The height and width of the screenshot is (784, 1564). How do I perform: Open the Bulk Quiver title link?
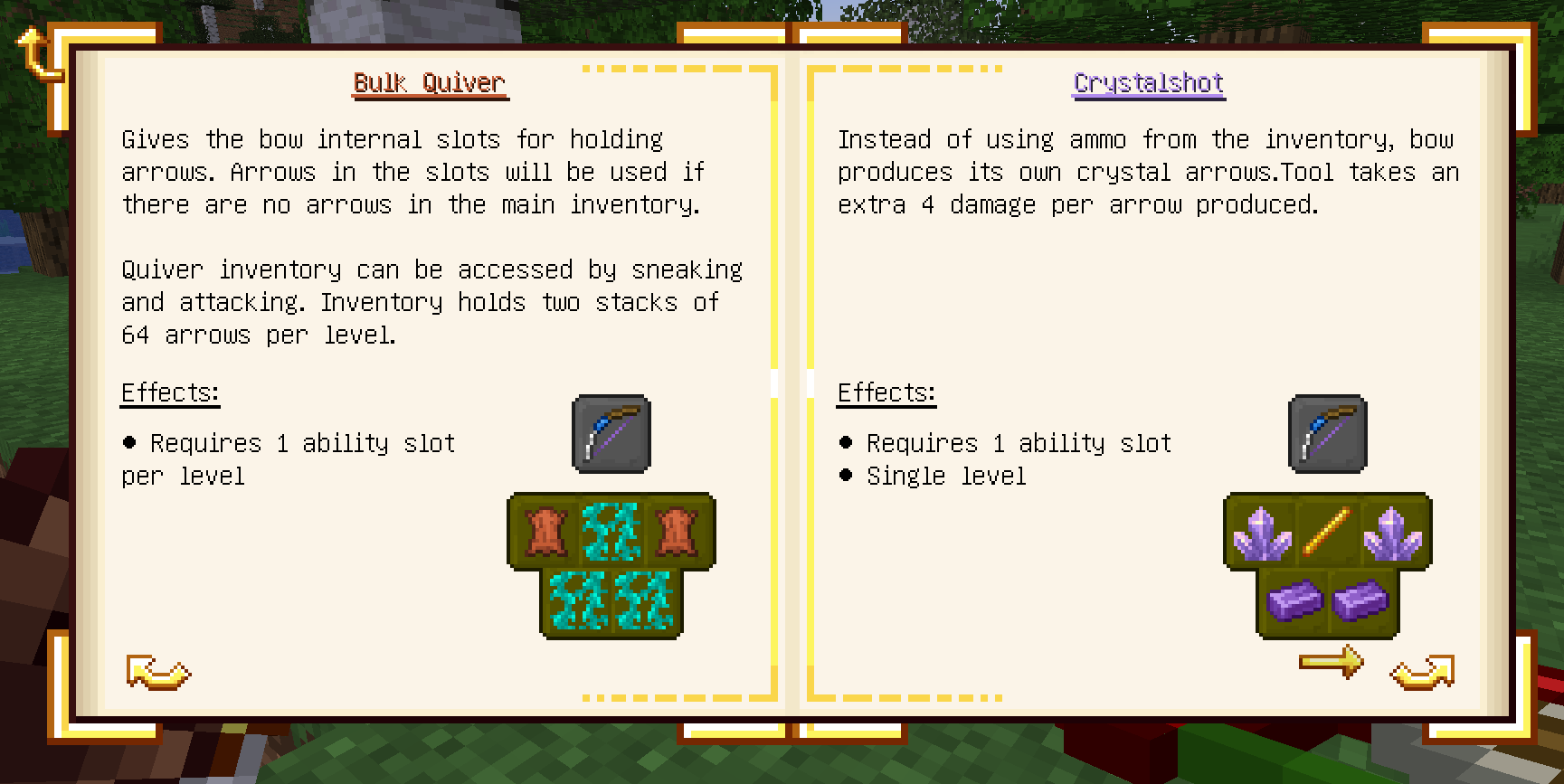(429, 83)
